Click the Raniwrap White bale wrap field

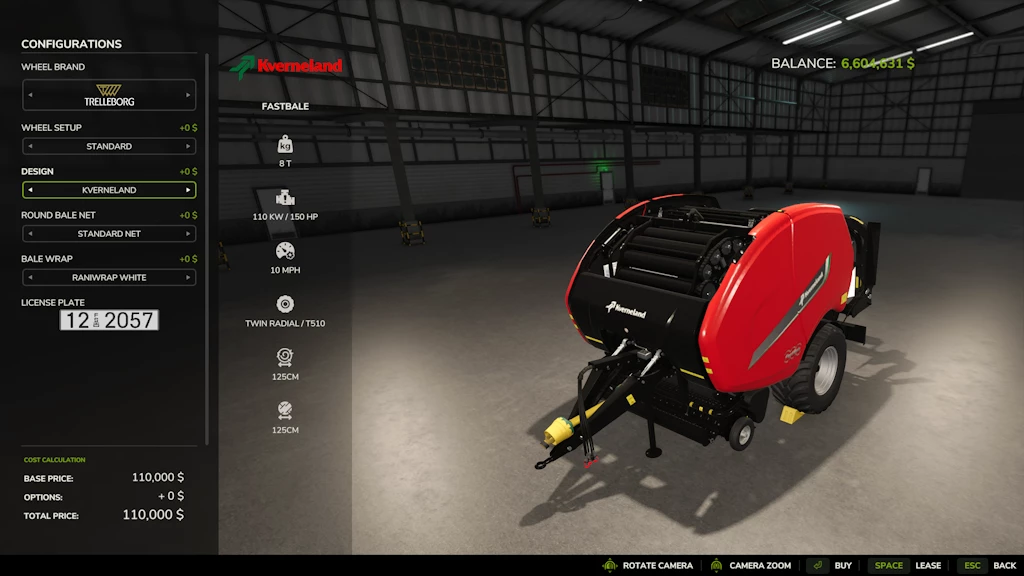tap(109, 278)
